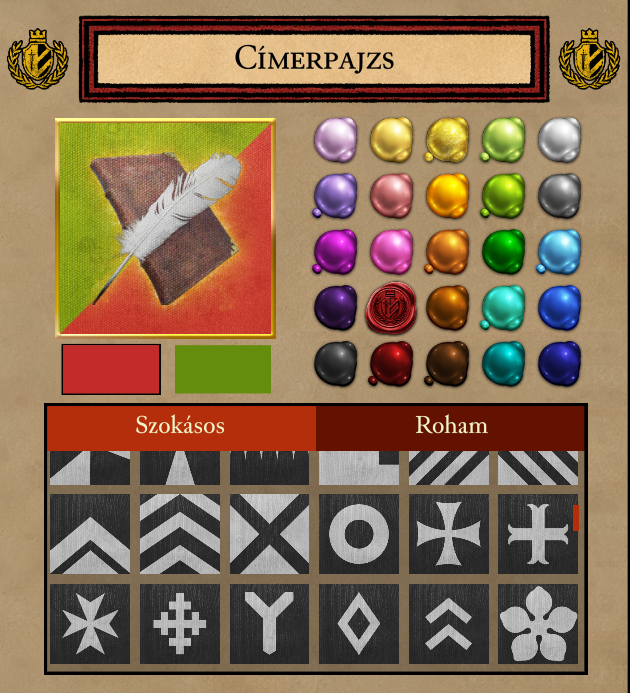Pick the white color orb
Screen dimensions: 630x693
559,138
